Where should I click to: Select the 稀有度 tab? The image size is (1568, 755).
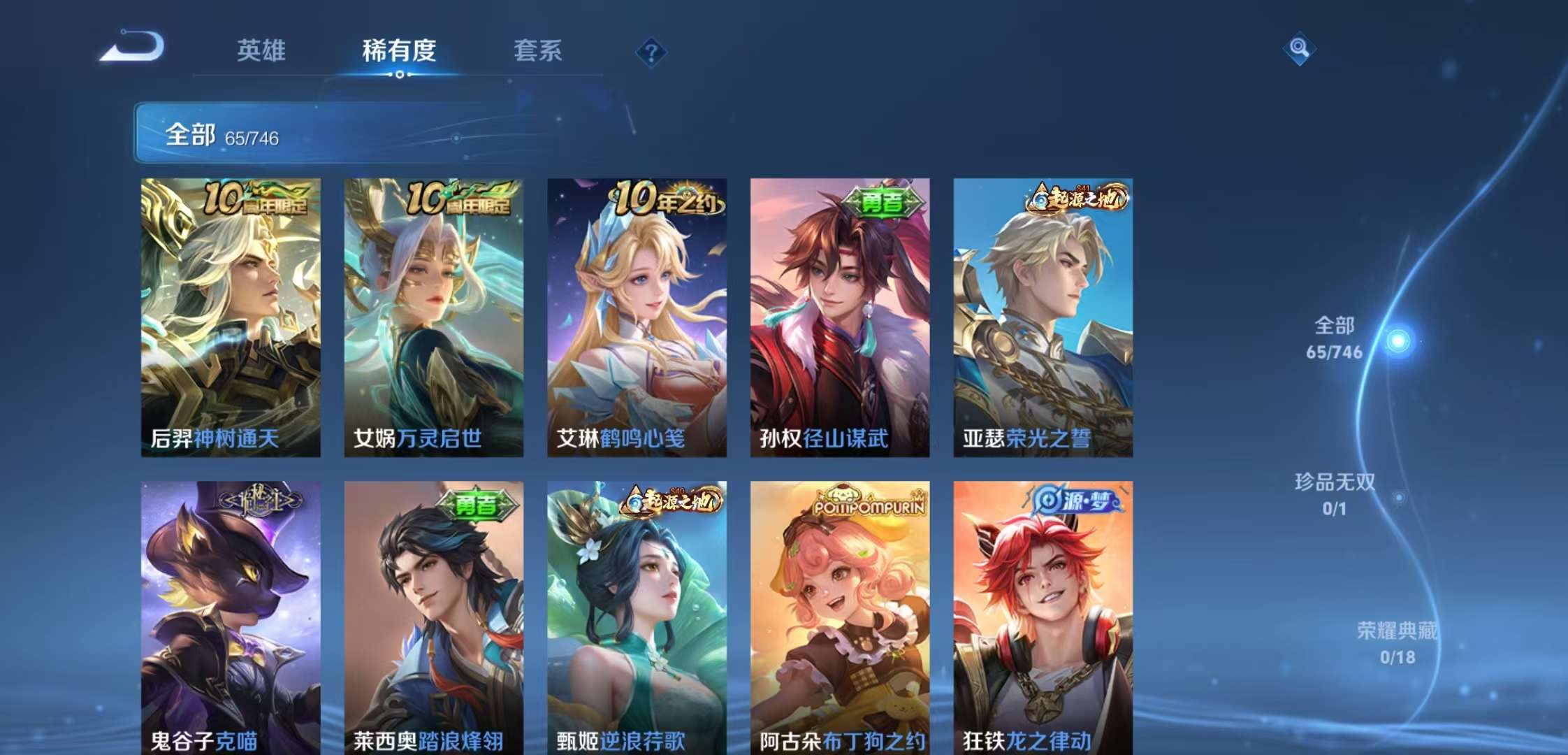(397, 50)
